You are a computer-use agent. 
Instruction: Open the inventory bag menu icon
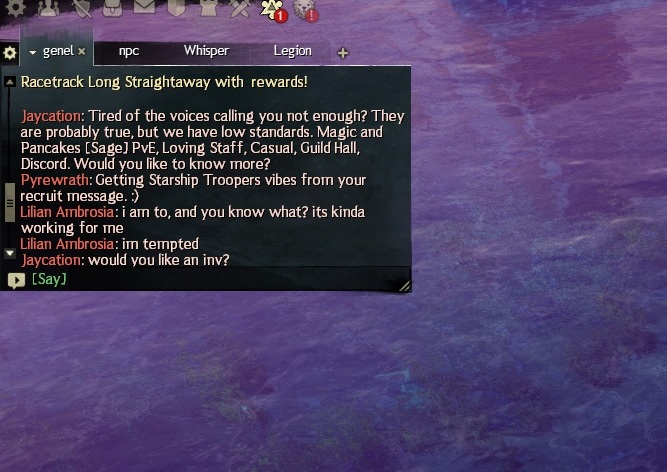[113, 9]
